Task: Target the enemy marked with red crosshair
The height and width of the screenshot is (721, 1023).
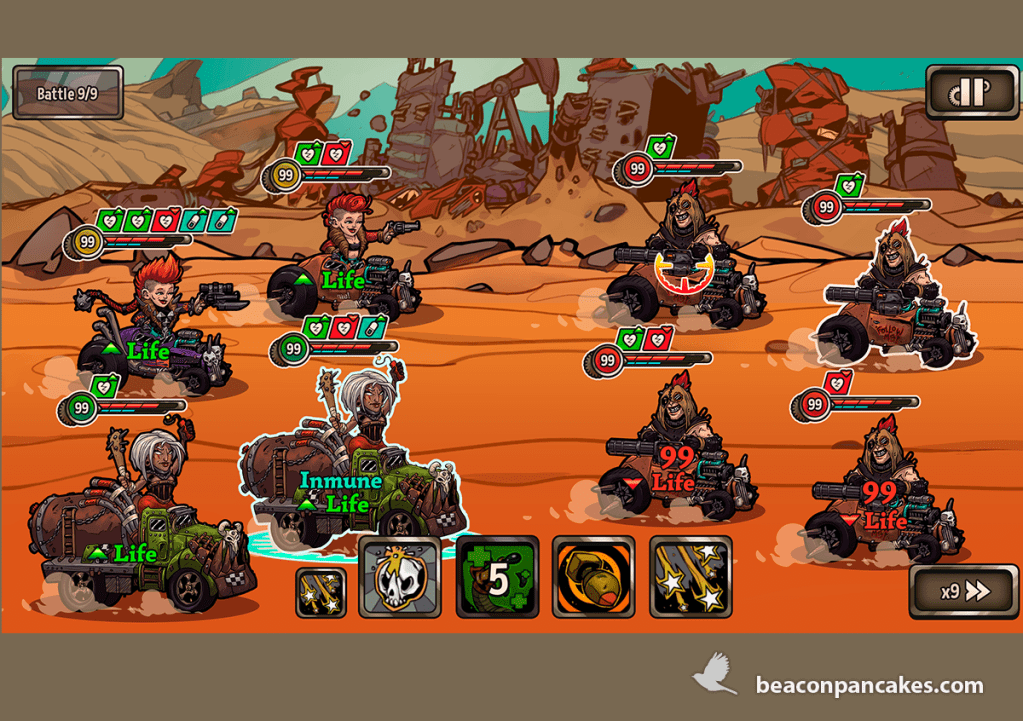Action: pyautogui.click(x=684, y=265)
